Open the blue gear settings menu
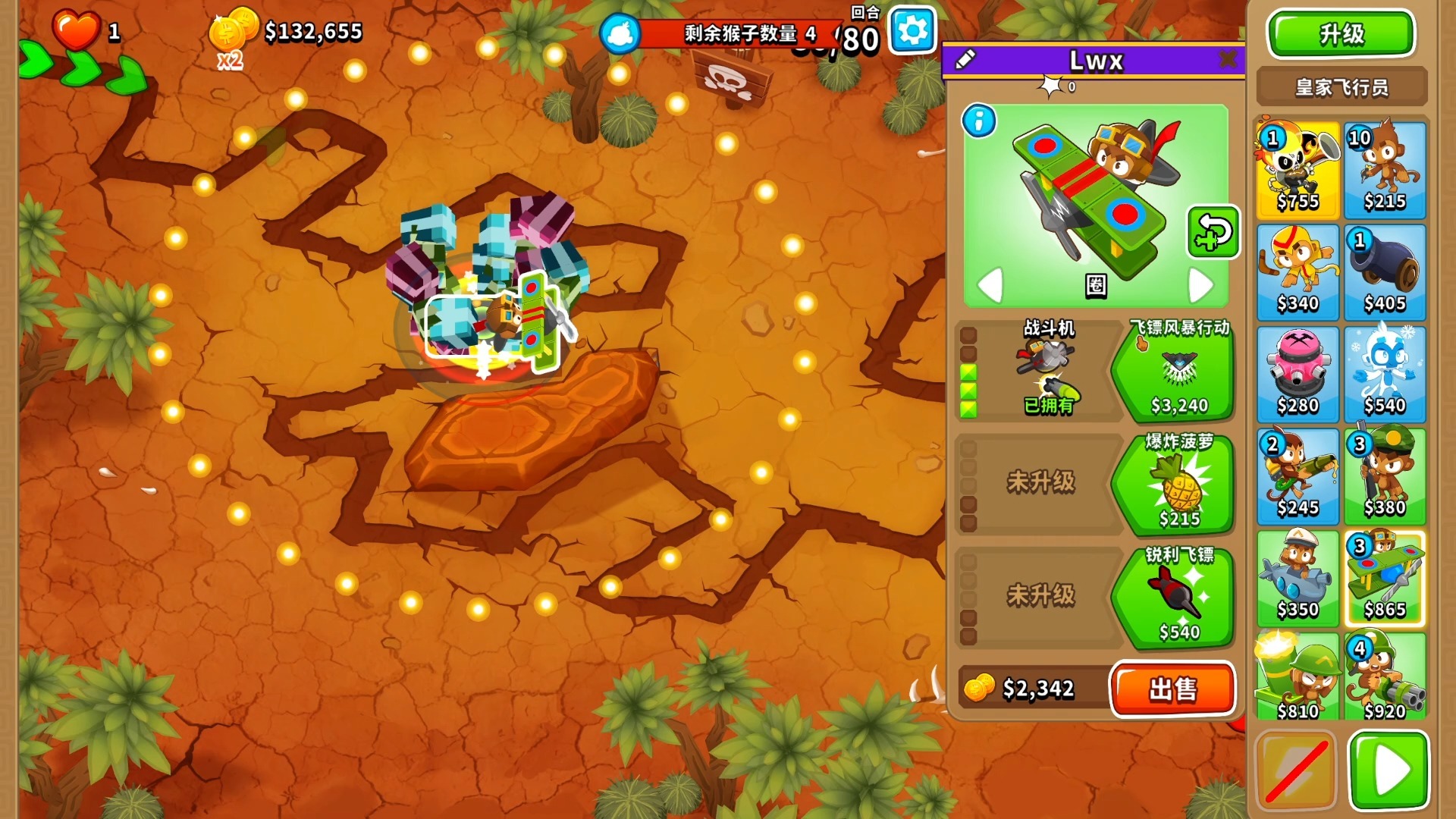Viewport: 1456px width, 819px height. point(912,30)
